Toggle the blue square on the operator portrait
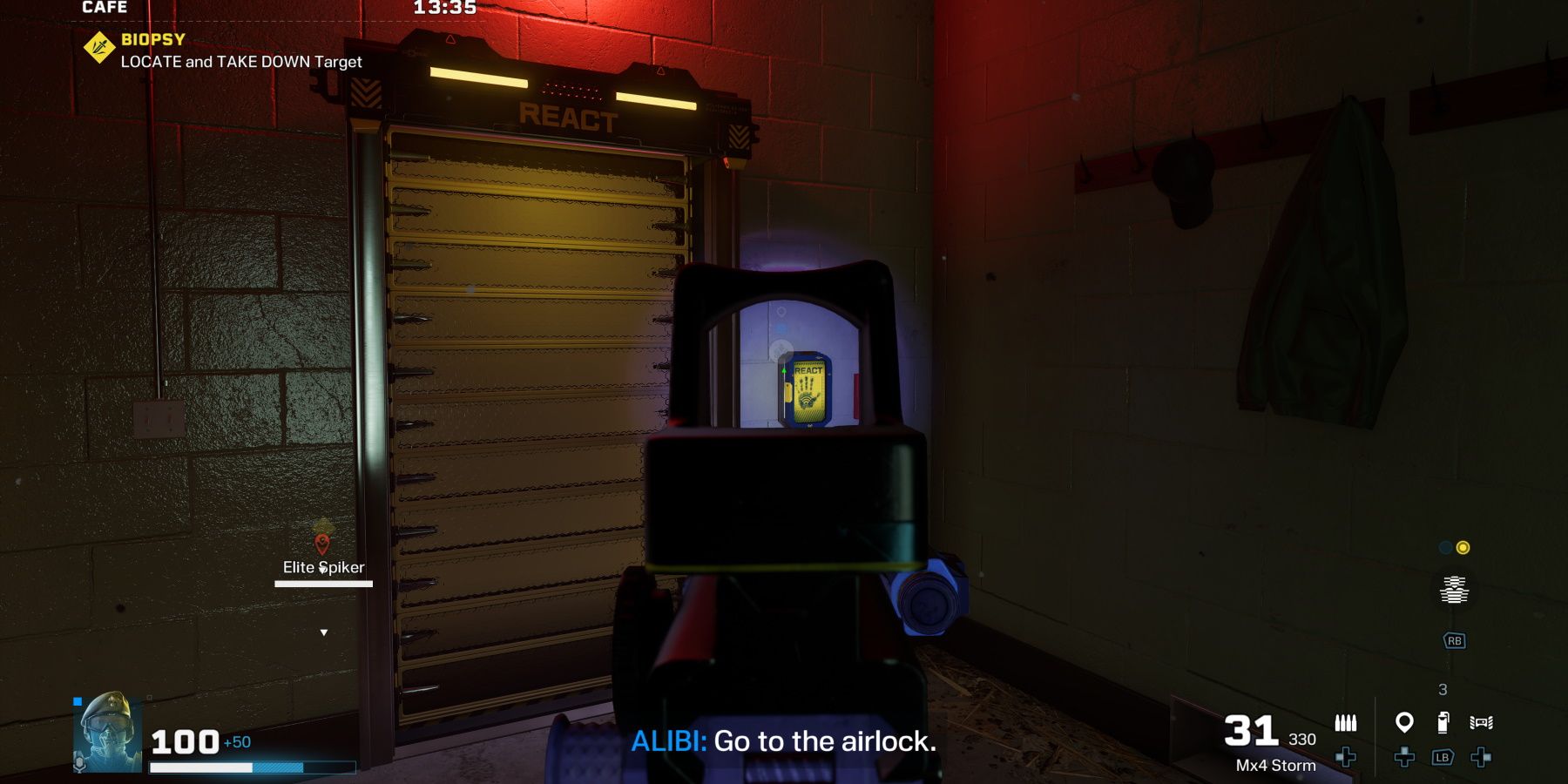This screenshot has width=1568, height=784. click(x=79, y=700)
